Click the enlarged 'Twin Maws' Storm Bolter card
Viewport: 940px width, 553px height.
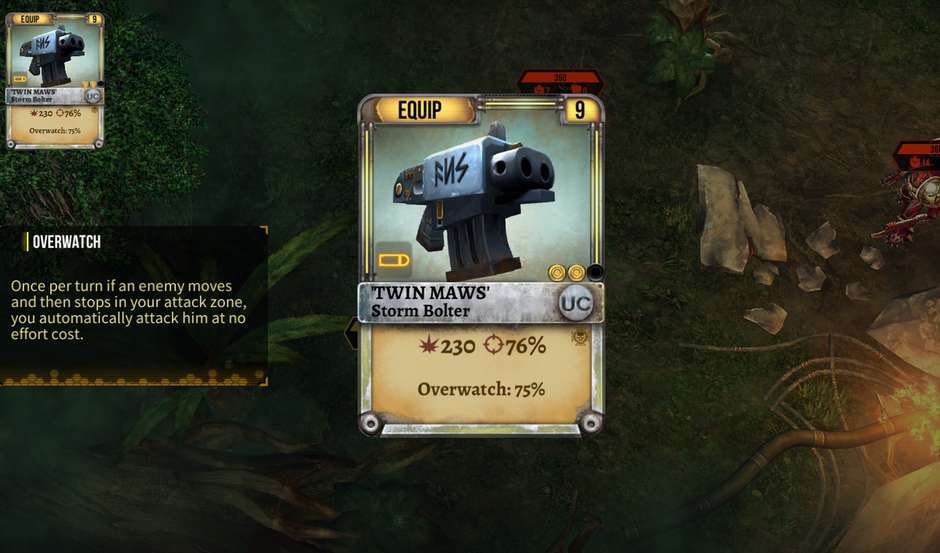pos(480,265)
